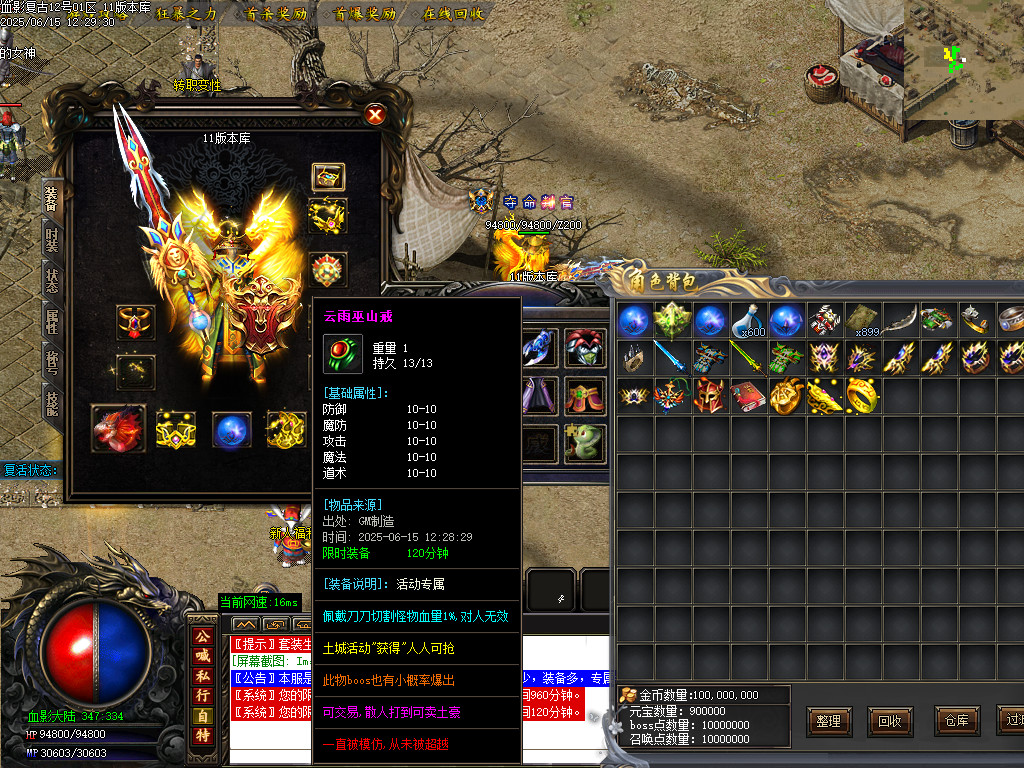Choose the golden ring in the bag
Screen dimensions: 1024x768
863,396
